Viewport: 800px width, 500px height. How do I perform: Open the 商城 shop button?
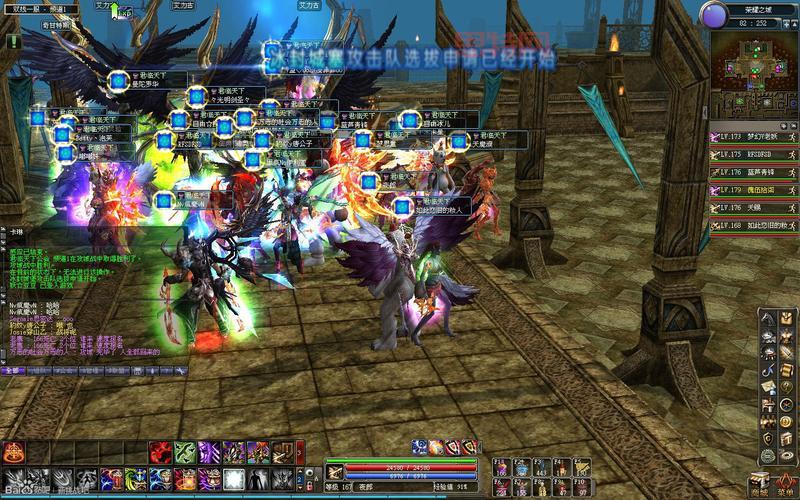[762, 483]
